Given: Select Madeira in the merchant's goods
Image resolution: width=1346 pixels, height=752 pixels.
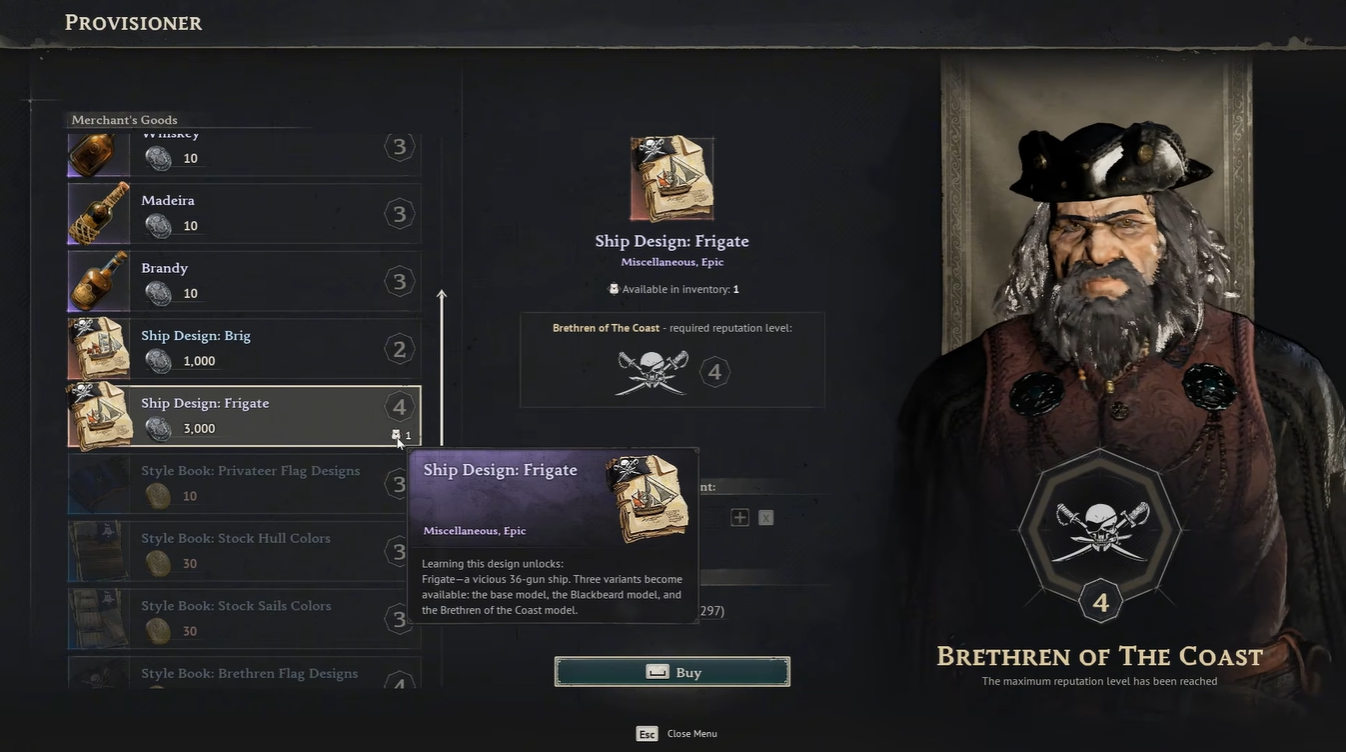Looking at the screenshot, I should [x=243, y=213].
